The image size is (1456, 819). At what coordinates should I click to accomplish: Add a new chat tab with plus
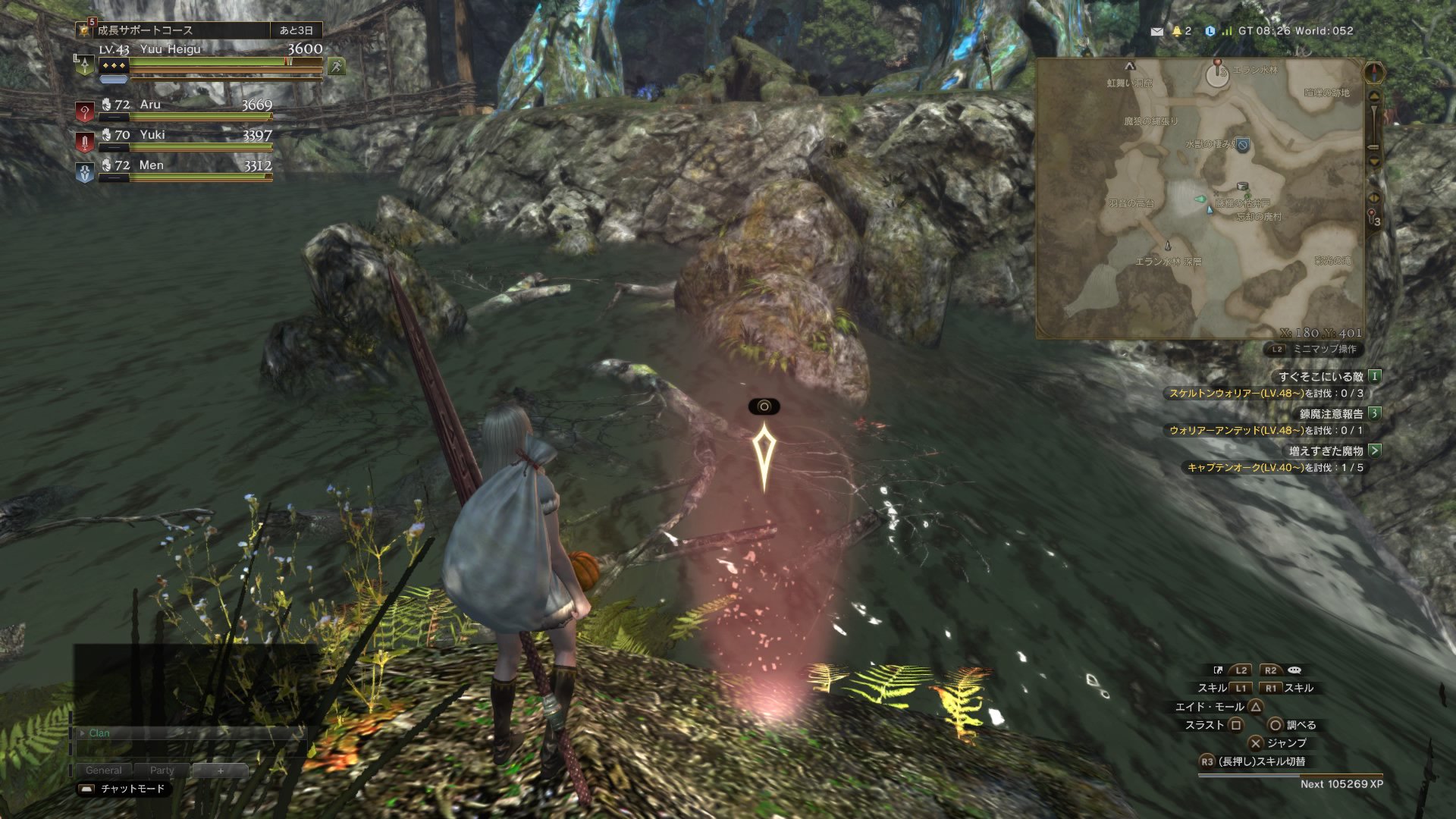click(221, 770)
